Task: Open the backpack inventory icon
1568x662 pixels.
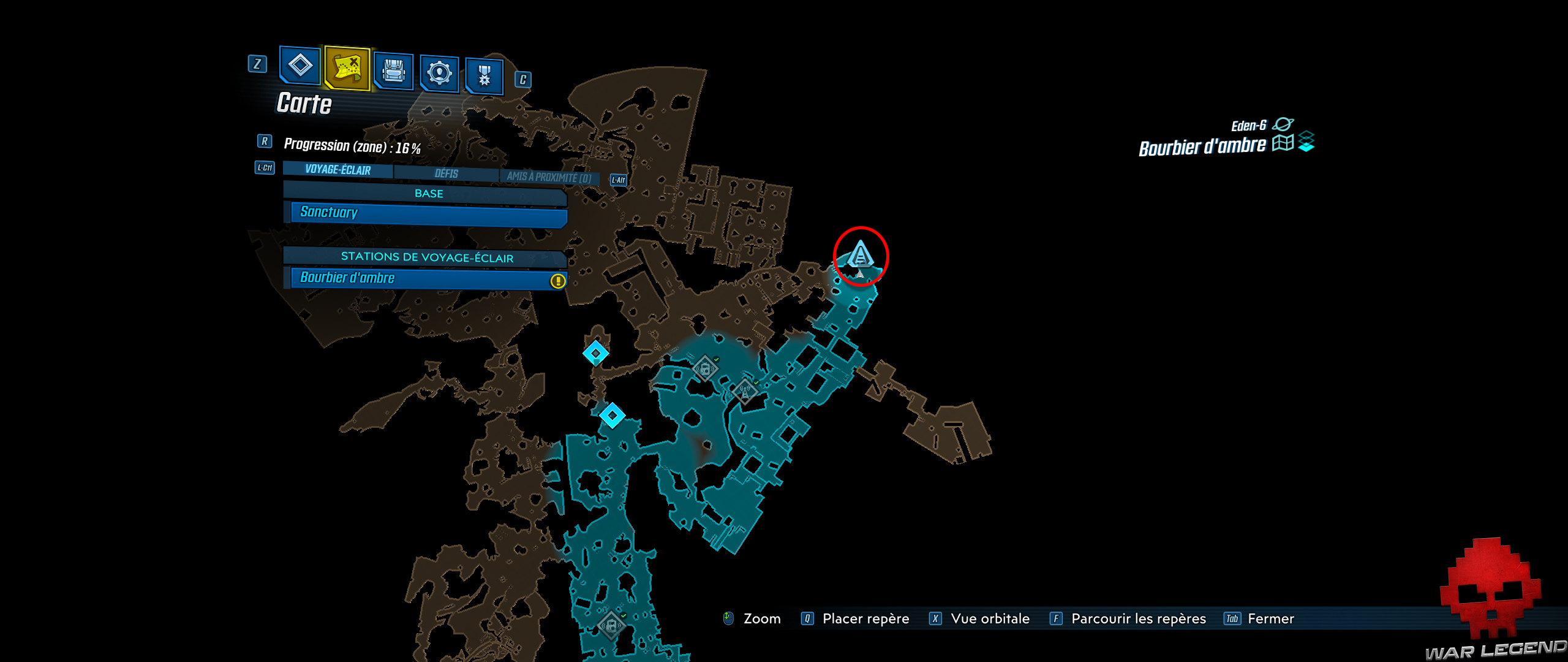Action: point(393,72)
